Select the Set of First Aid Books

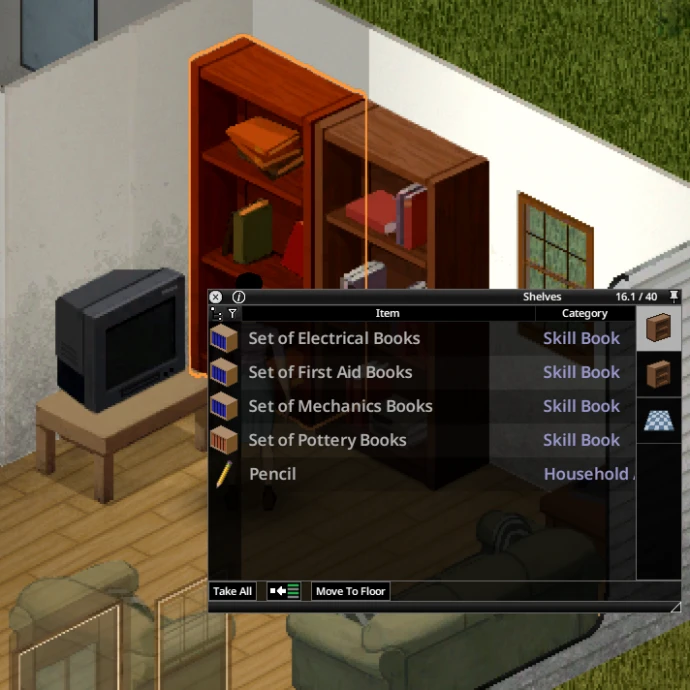(330, 372)
